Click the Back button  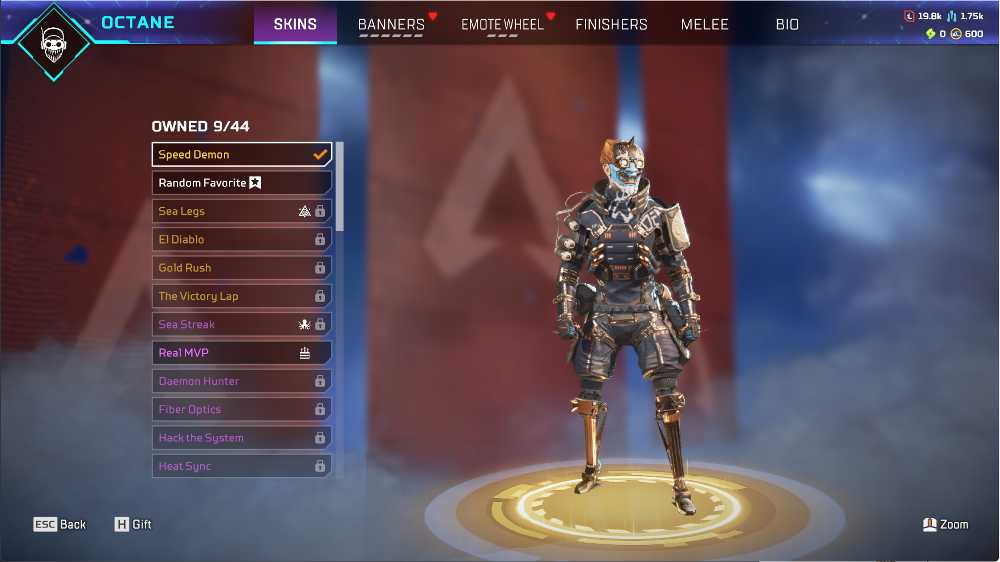point(60,524)
